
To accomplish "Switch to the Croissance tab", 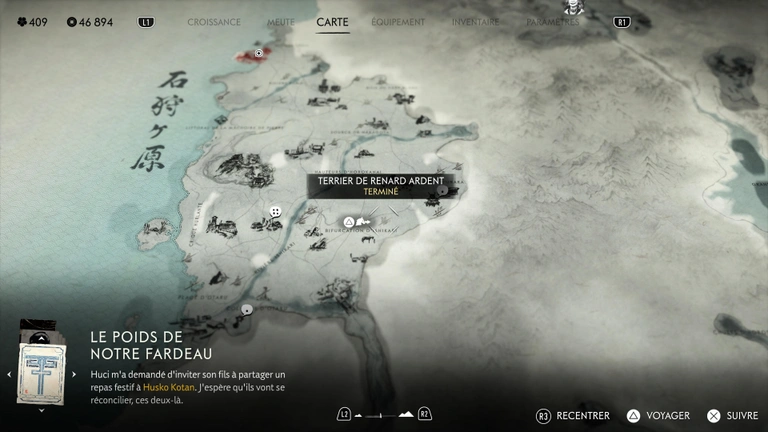I will (214, 22).
